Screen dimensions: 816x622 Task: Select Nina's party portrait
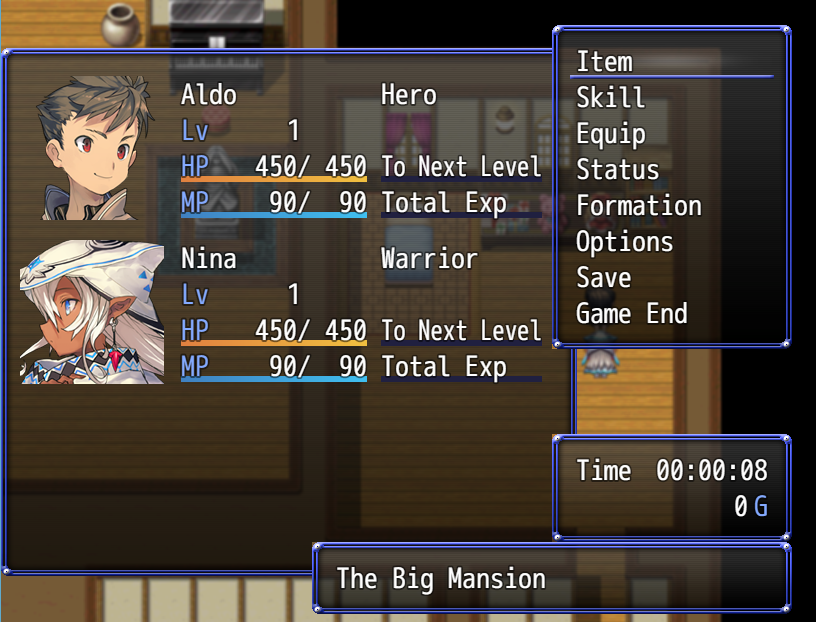(93, 312)
